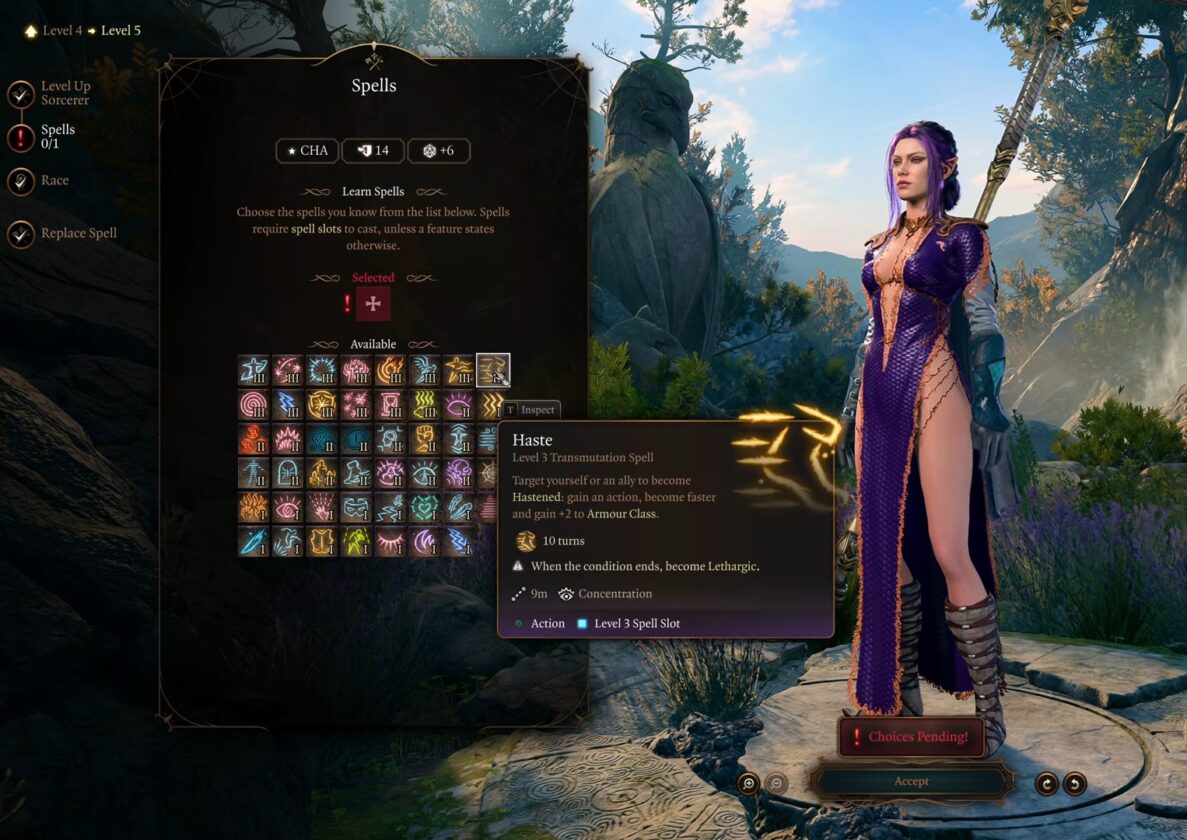Rotate the character model counterclockwise
This screenshot has width=1187, height=840.
click(1074, 783)
